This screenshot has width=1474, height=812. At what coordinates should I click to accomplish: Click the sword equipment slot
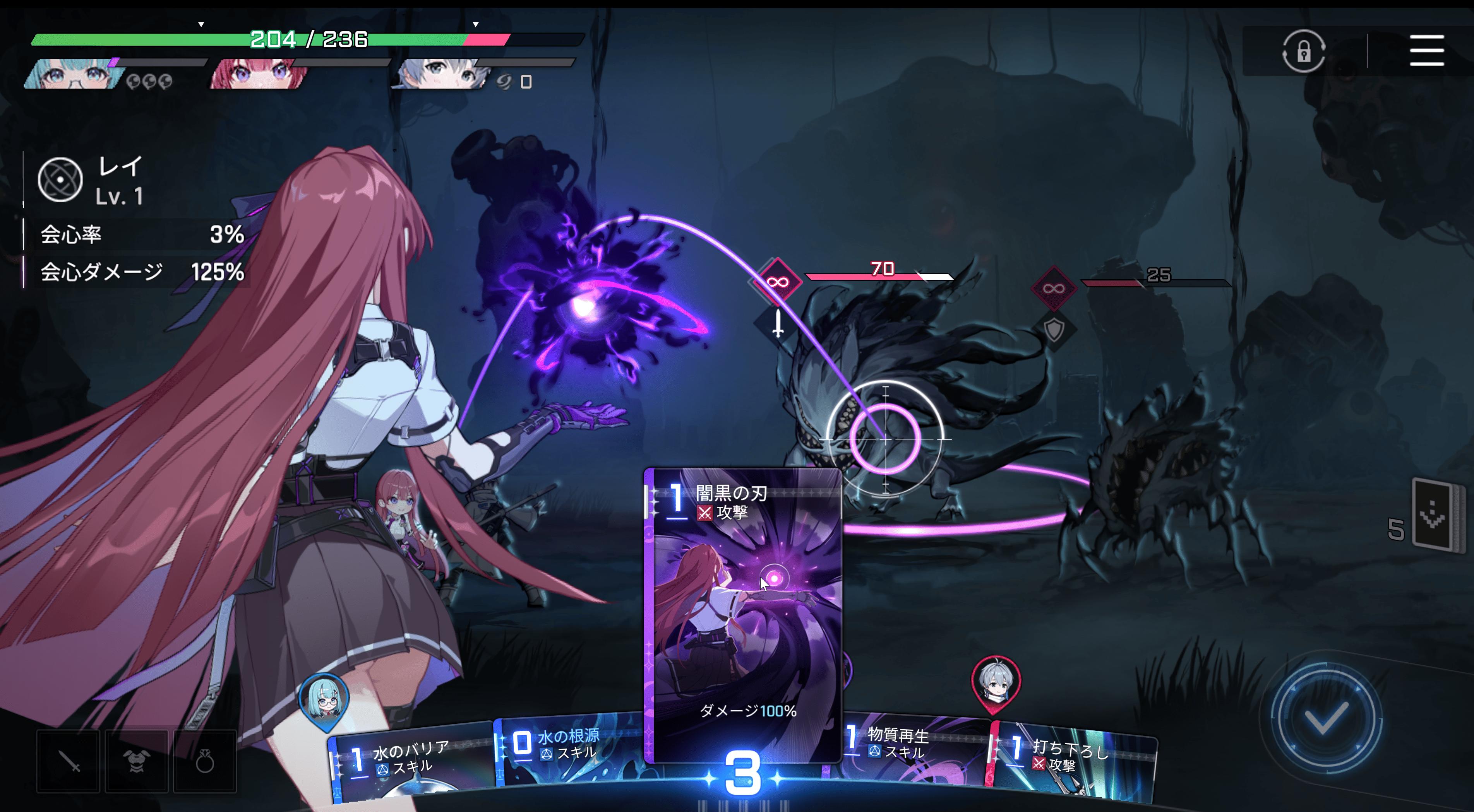[x=69, y=761]
